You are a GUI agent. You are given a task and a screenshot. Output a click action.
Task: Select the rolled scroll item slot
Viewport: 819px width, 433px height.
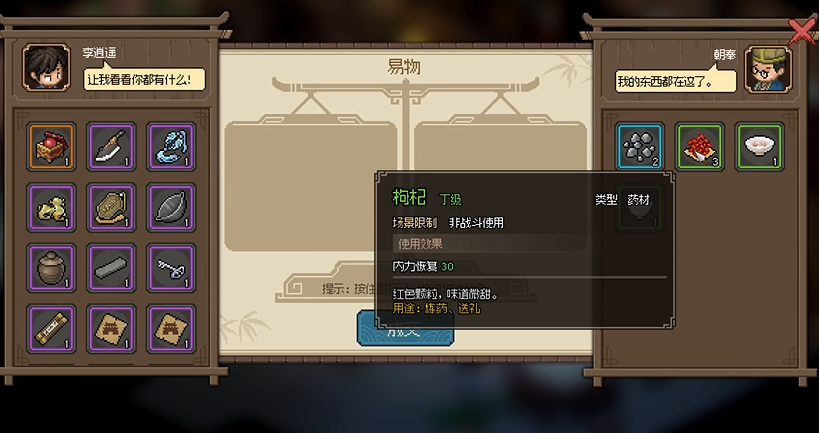[x=52, y=328]
